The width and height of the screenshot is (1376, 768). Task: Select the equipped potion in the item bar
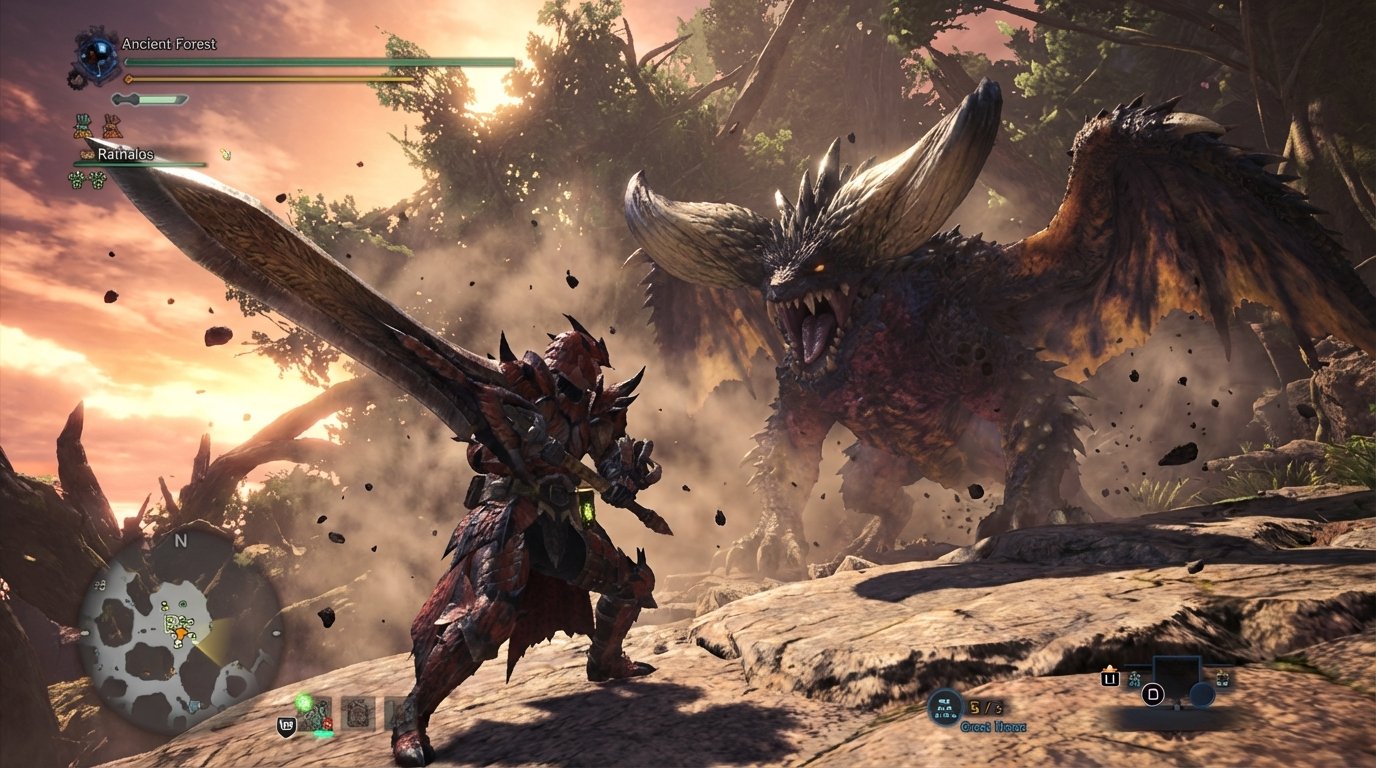[x=315, y=712]
